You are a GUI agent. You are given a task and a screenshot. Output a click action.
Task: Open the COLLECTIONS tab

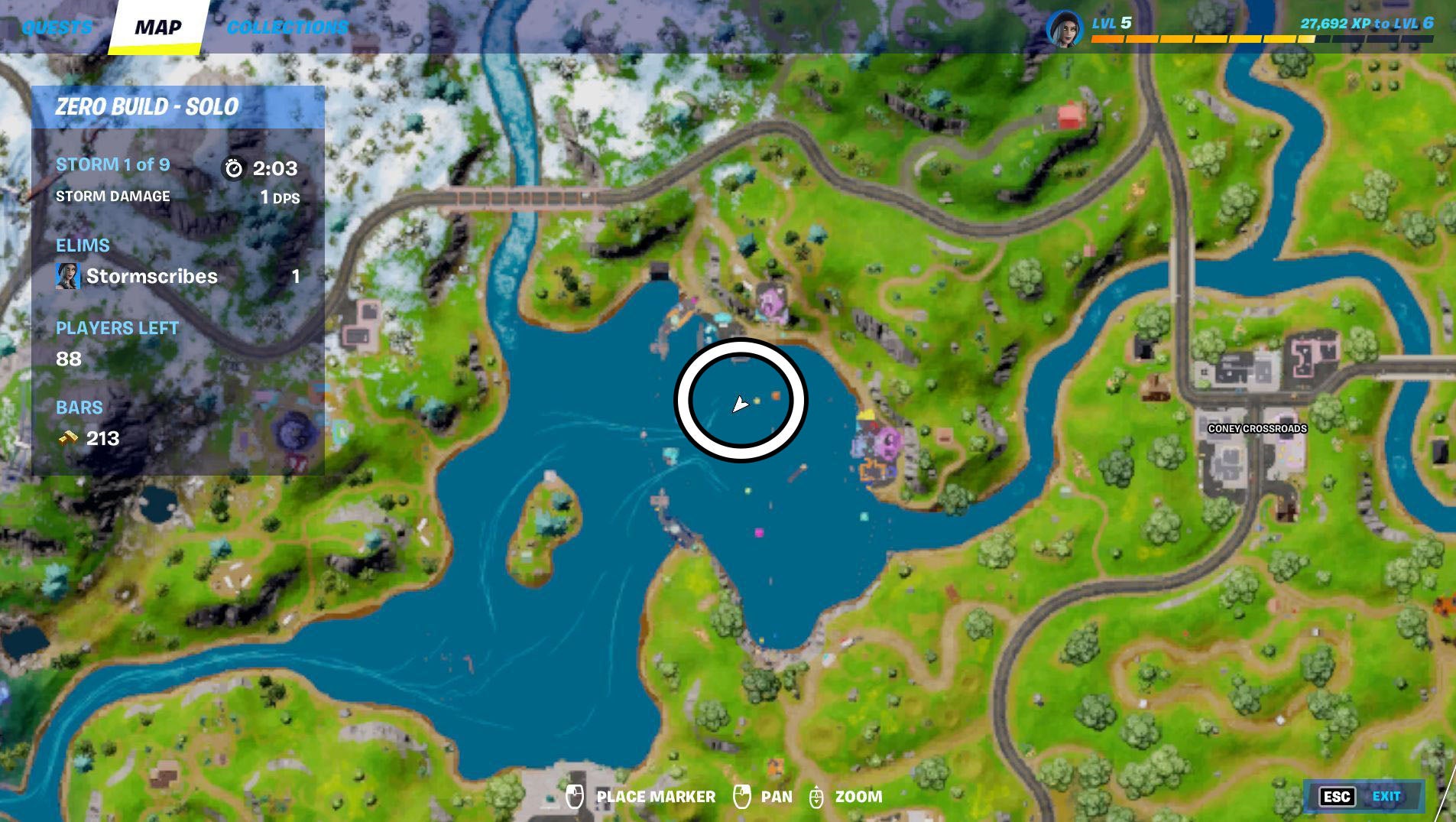[x=287, y=25]
